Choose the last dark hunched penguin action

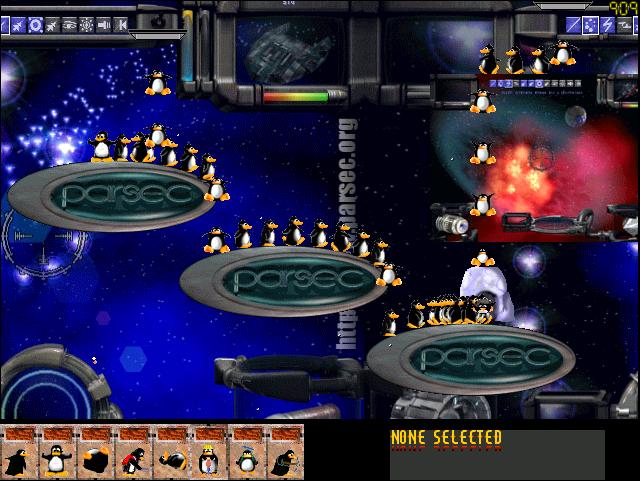pos(285,459)
